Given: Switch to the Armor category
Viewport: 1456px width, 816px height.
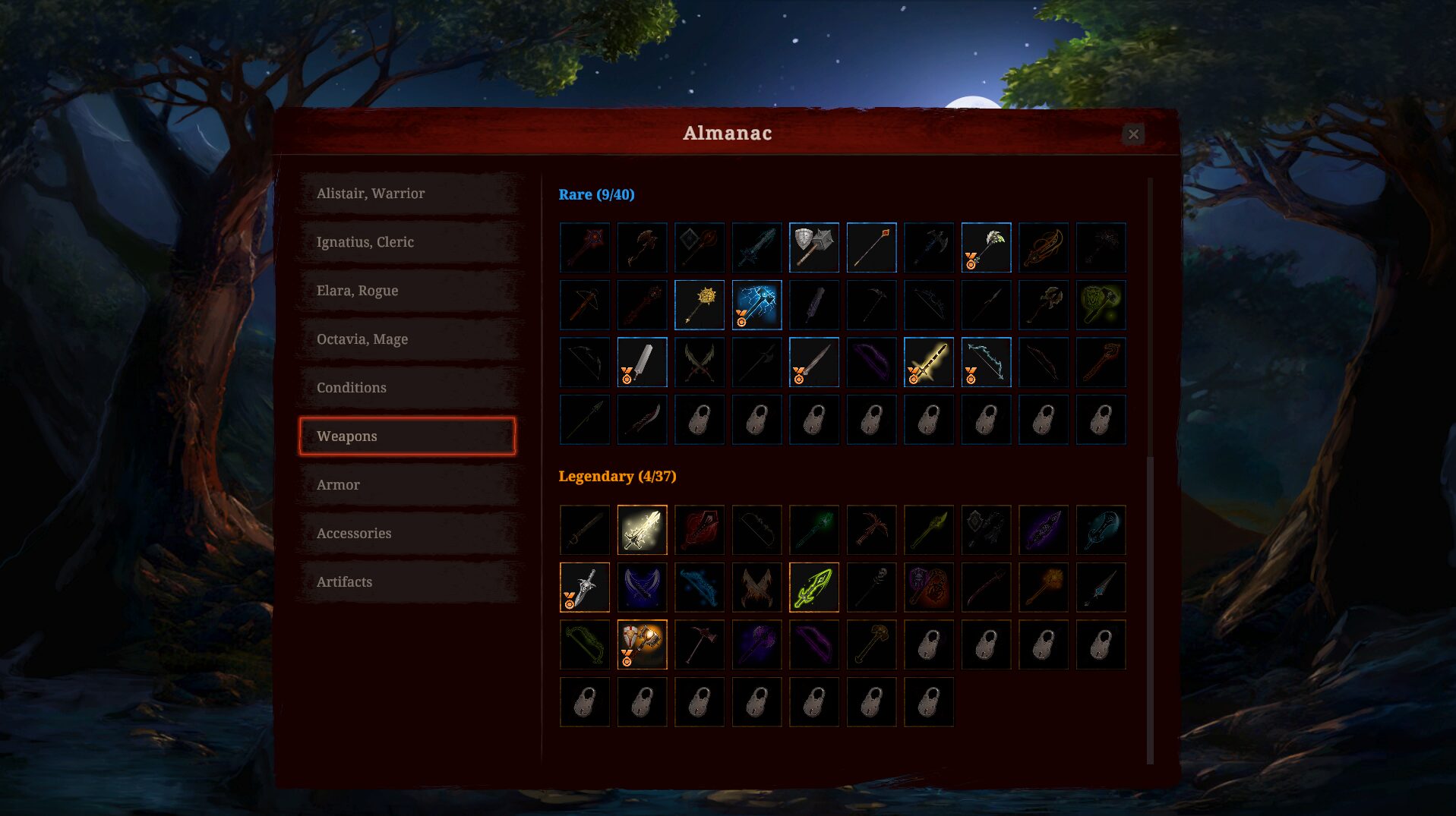Looking at the screenshot, I should tap(407, 485).
